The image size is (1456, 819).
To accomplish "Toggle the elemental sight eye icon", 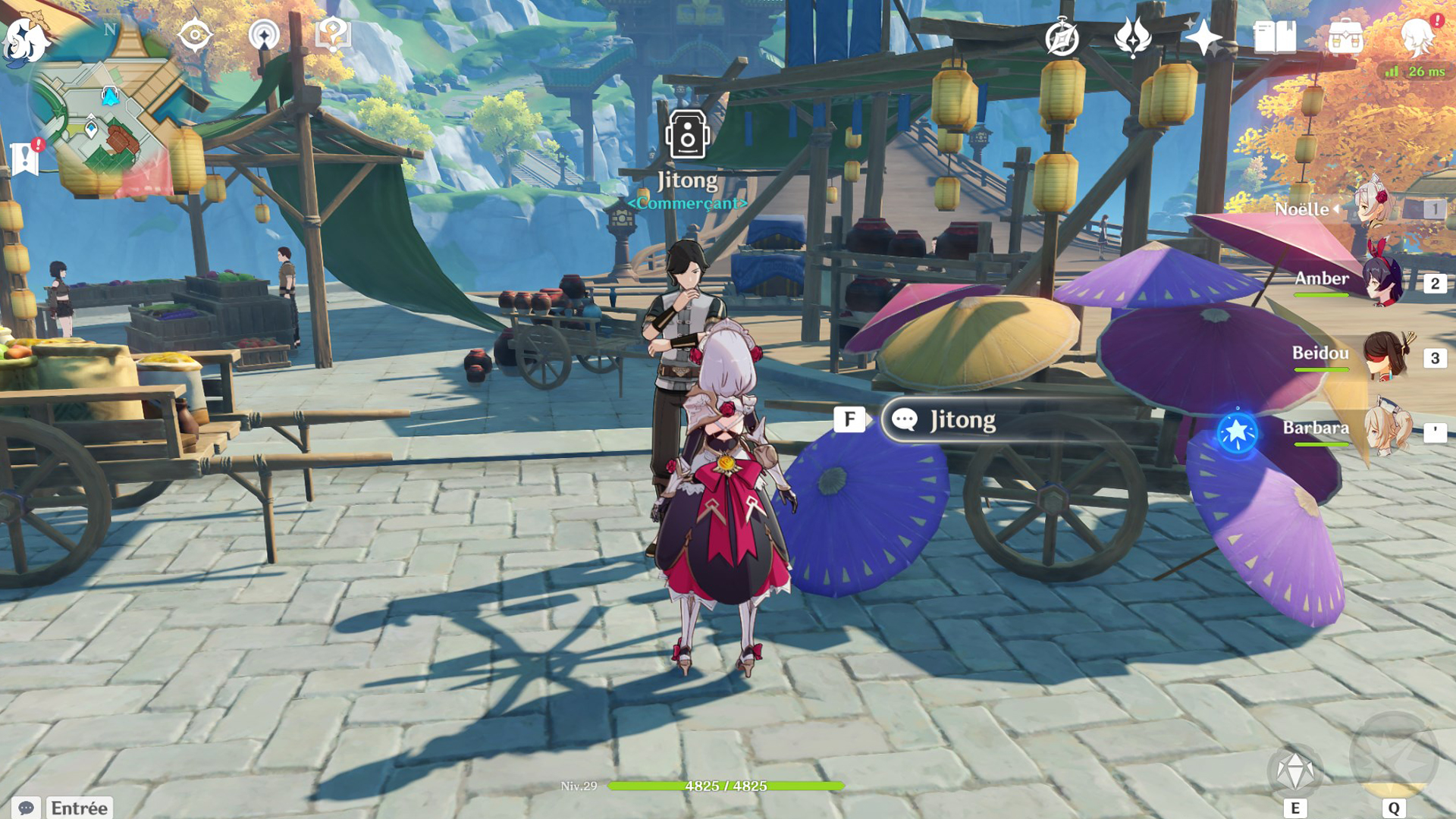I will [x=195, y=35].
